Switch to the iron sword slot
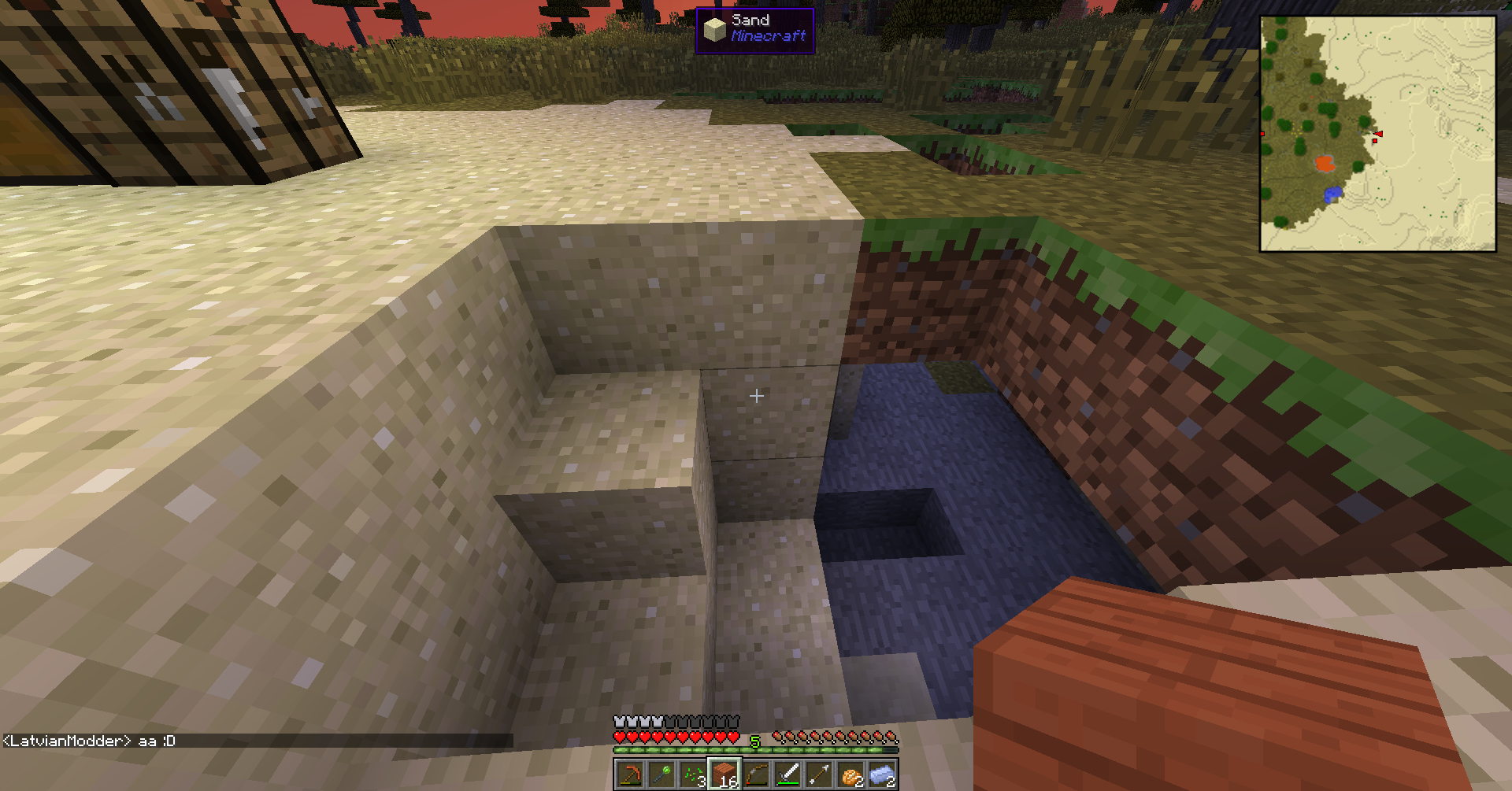 point(787,775)
